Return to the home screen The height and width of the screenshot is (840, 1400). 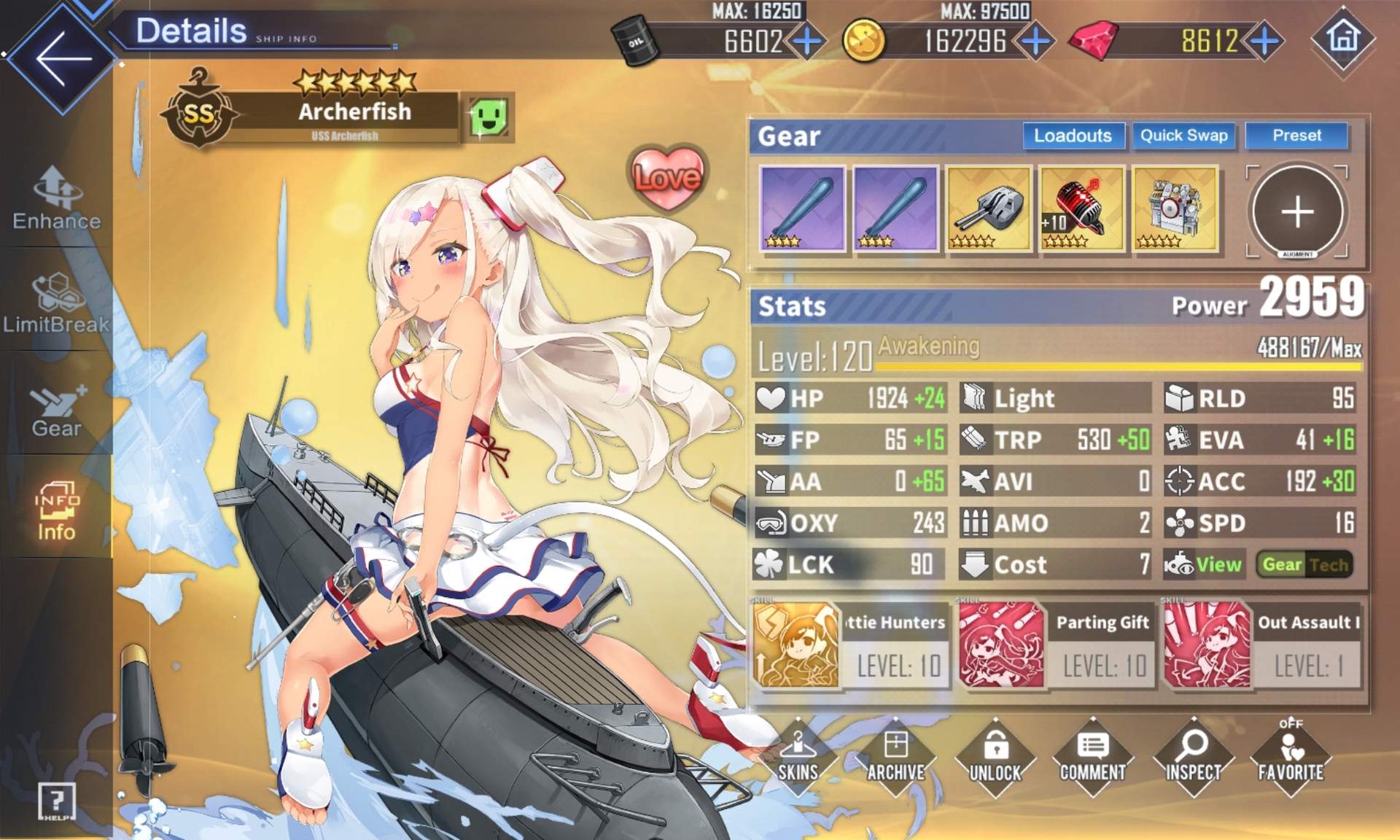(x=1343, y=38)
